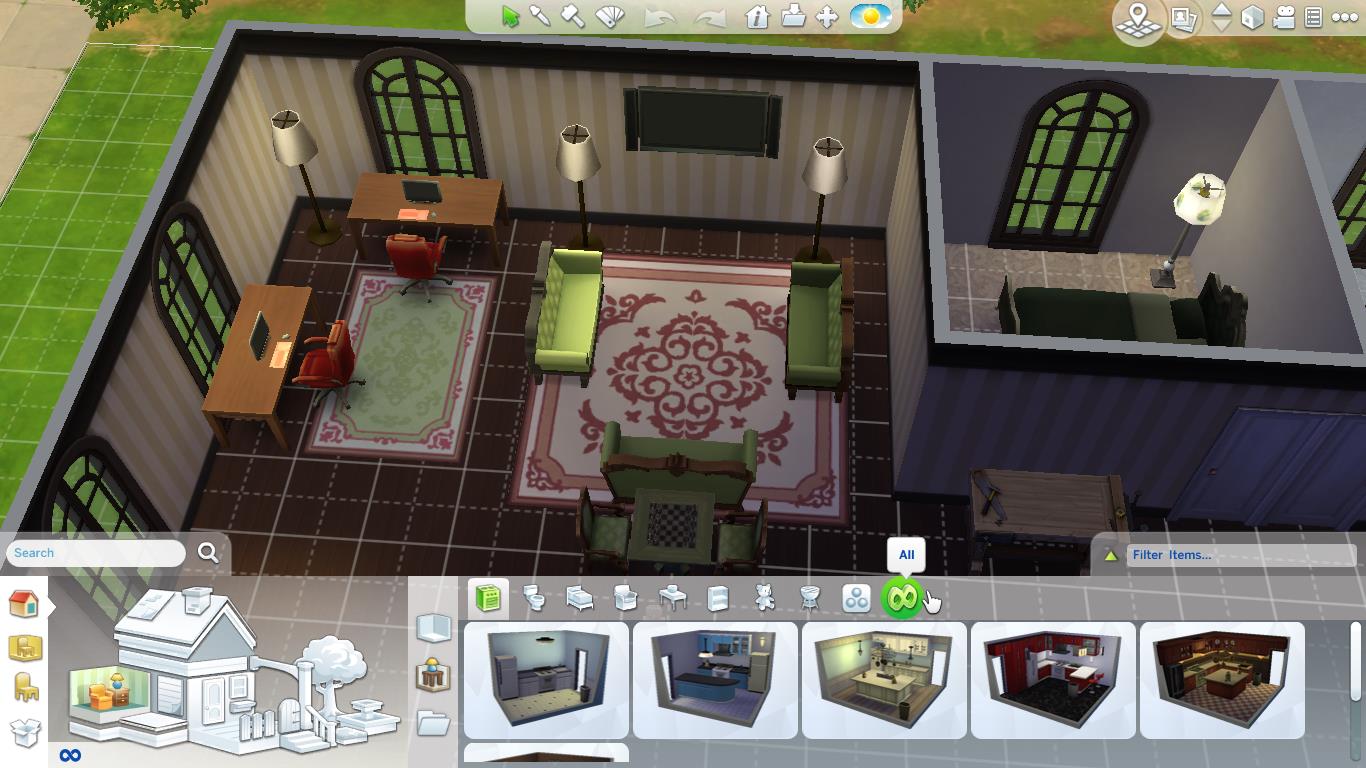Select the first styled kitchen room thumbnail
The width and height of the screenshot is (1366, 768).
545,680
